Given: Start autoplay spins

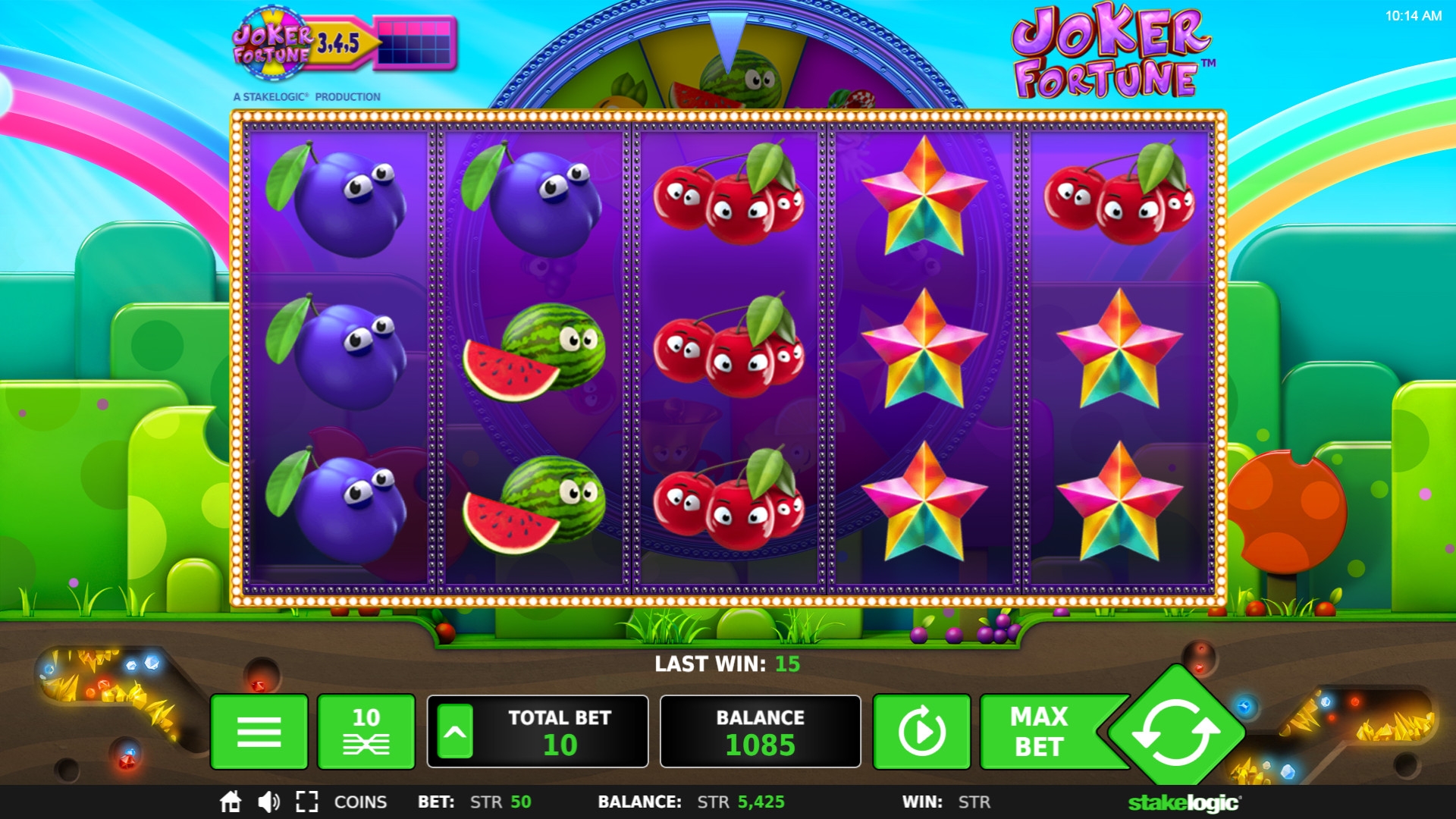Looking at the screenshot, I should pyautogui.click(x=921, y=732).
